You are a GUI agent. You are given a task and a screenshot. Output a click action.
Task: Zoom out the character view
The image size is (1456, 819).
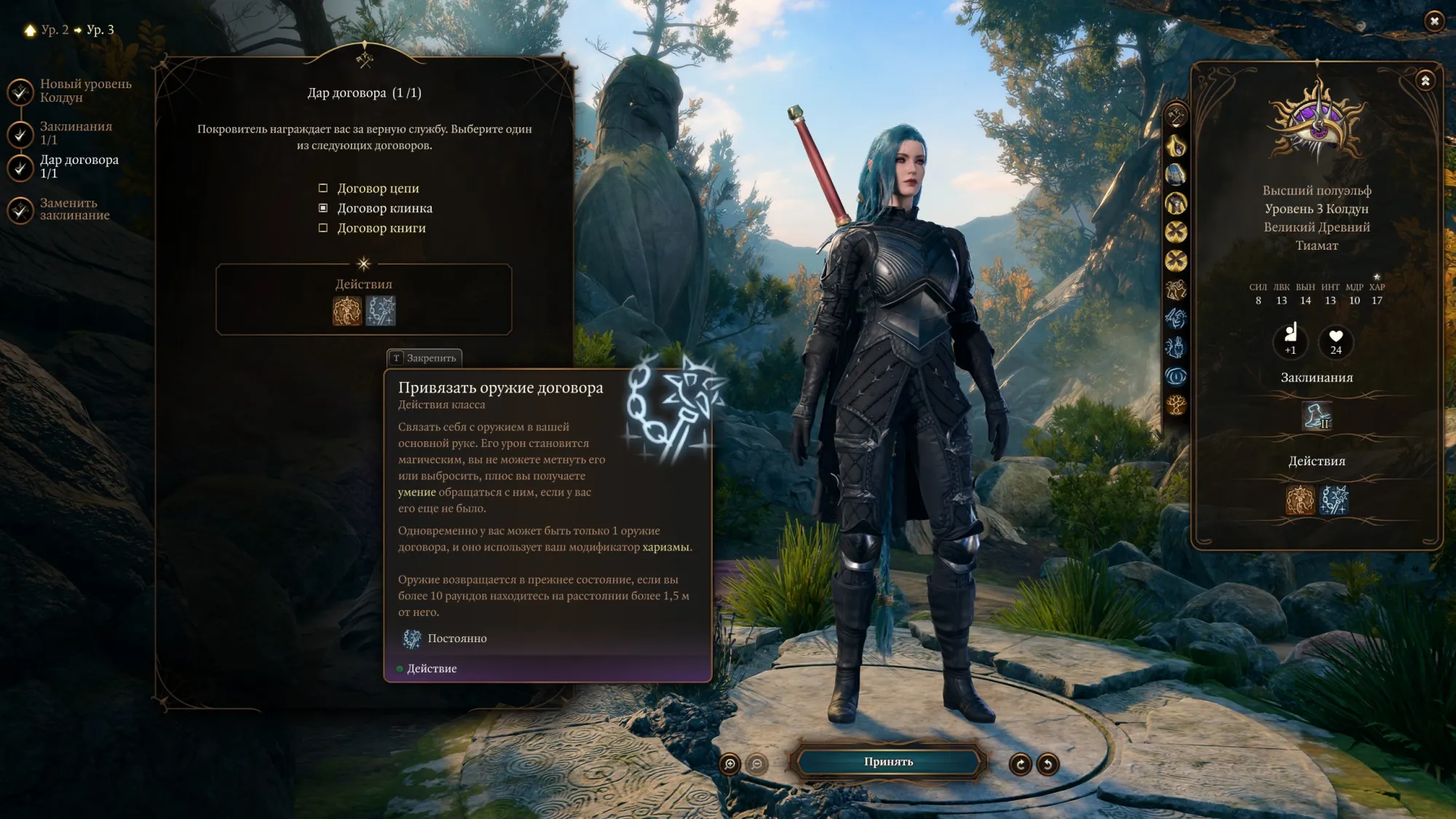[x=757, y=764]
